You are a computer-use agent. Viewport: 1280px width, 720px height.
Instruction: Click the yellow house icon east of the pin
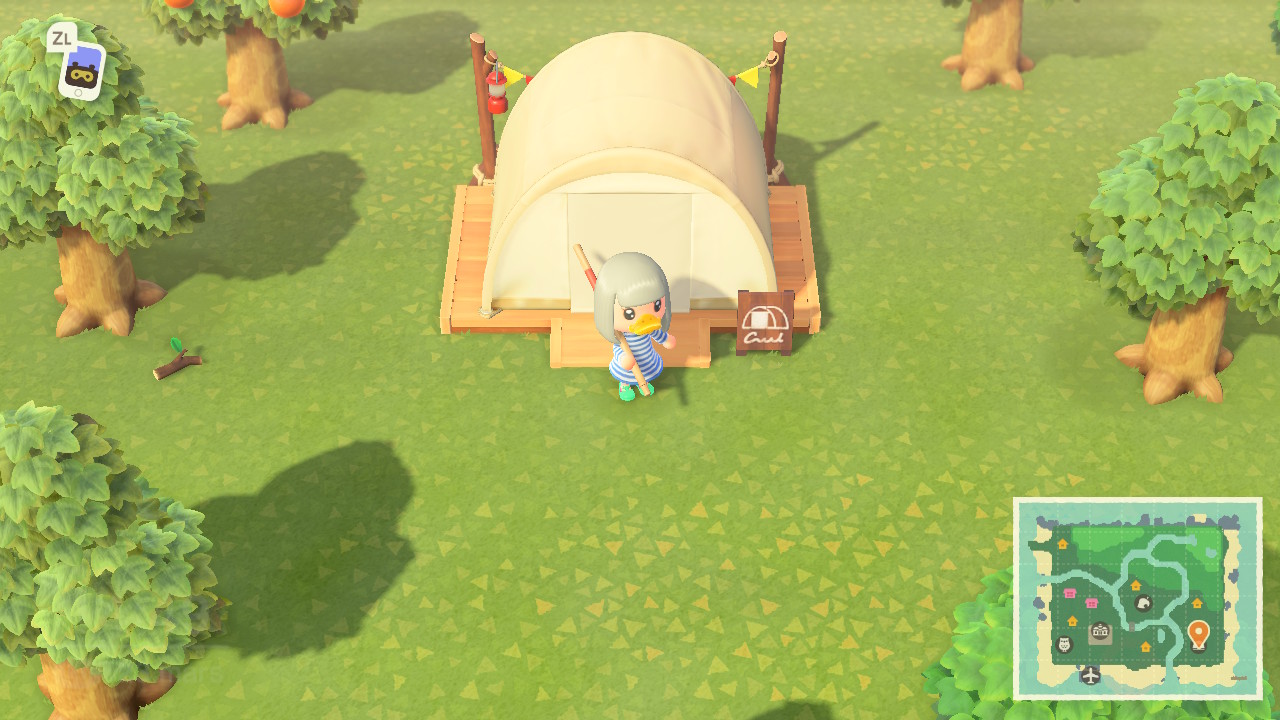coord(1197,602)
